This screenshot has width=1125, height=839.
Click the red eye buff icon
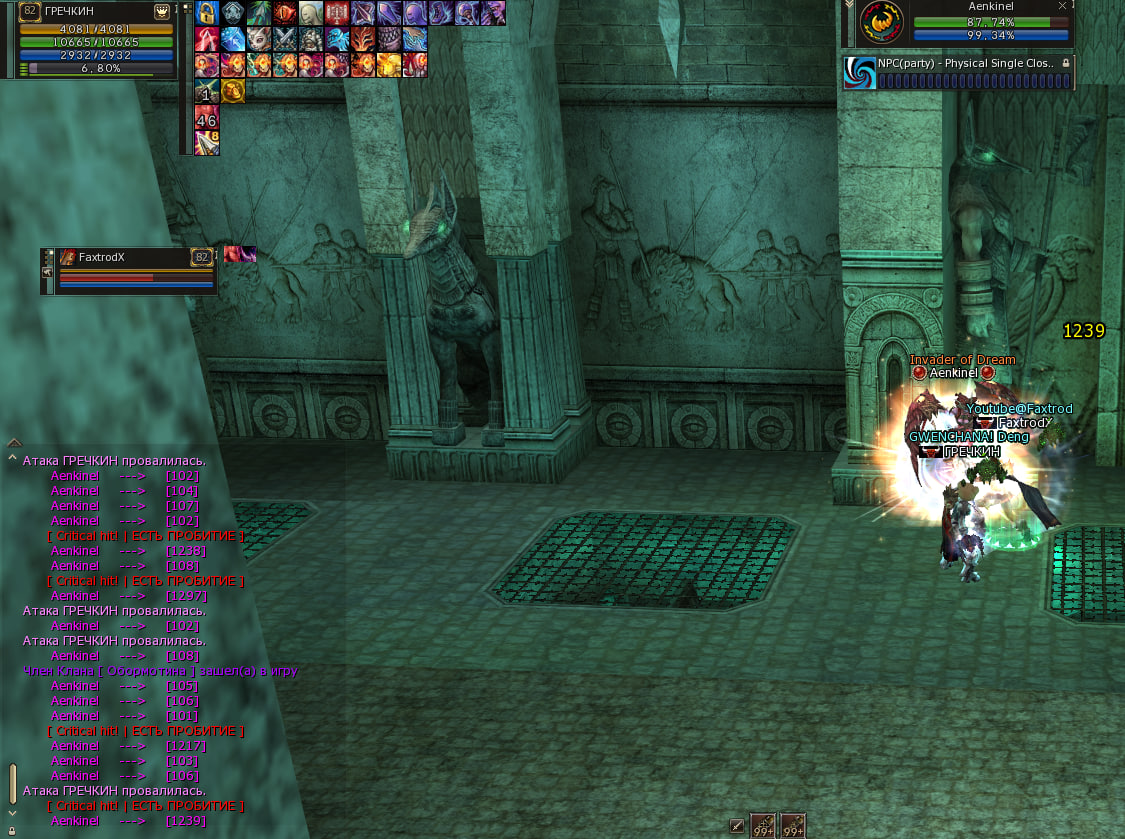tap(285, 13)
